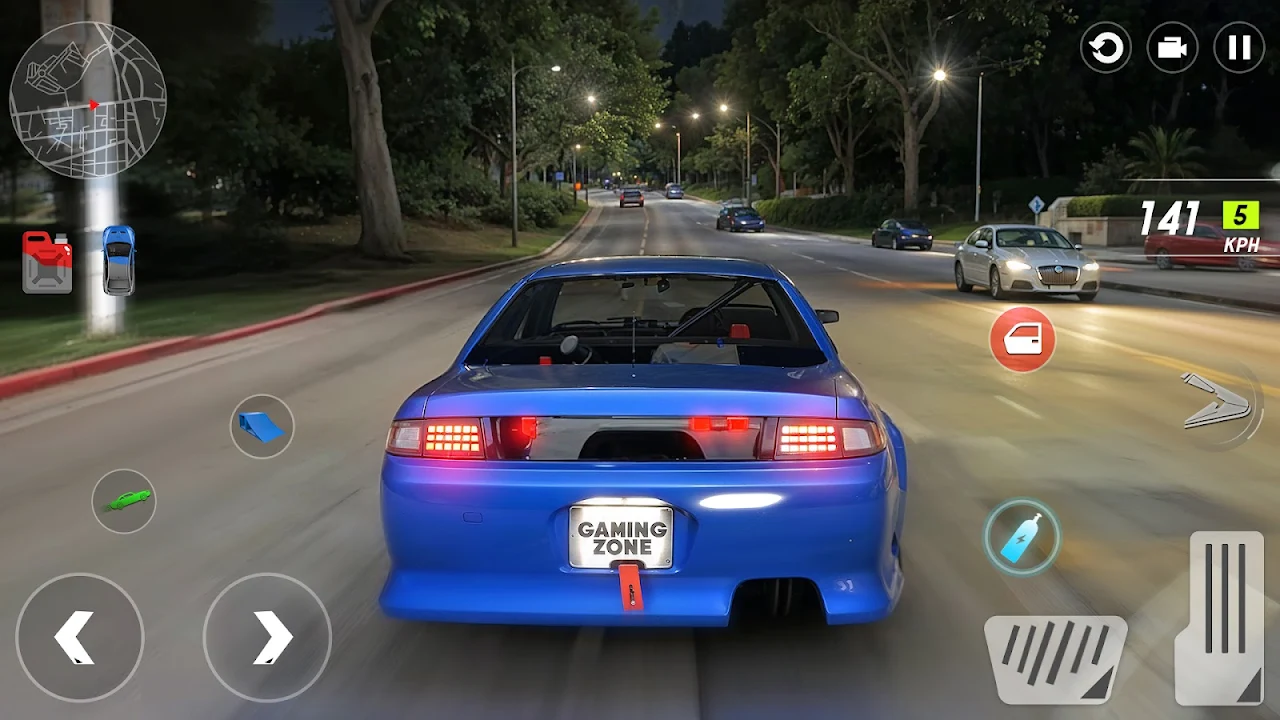Steer left with the left arrow
The height and width of the screenshot is (720, 1280).
coord(80,637)
